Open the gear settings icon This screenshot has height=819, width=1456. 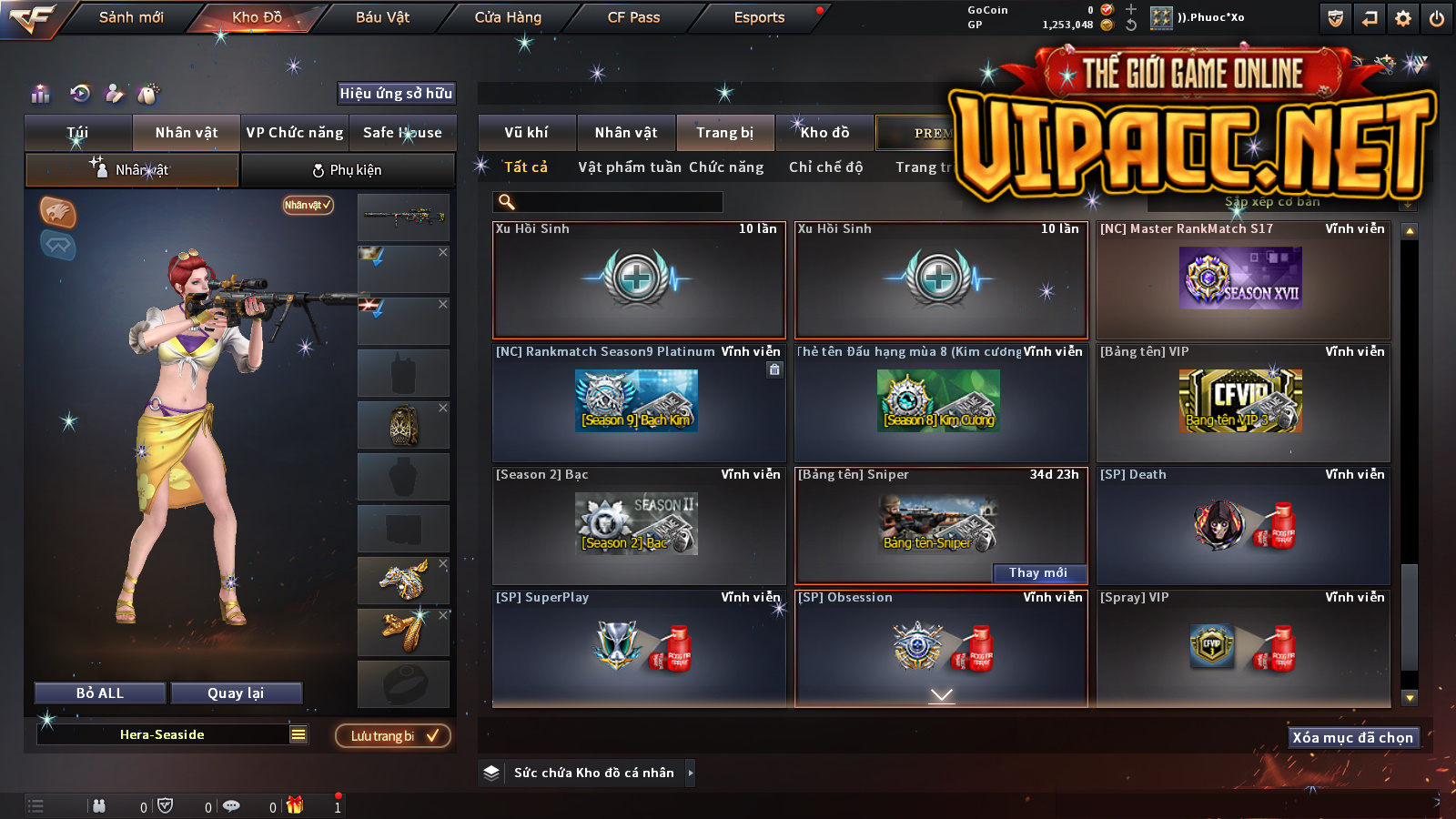pyautogui.click(x=1403, y=18)
